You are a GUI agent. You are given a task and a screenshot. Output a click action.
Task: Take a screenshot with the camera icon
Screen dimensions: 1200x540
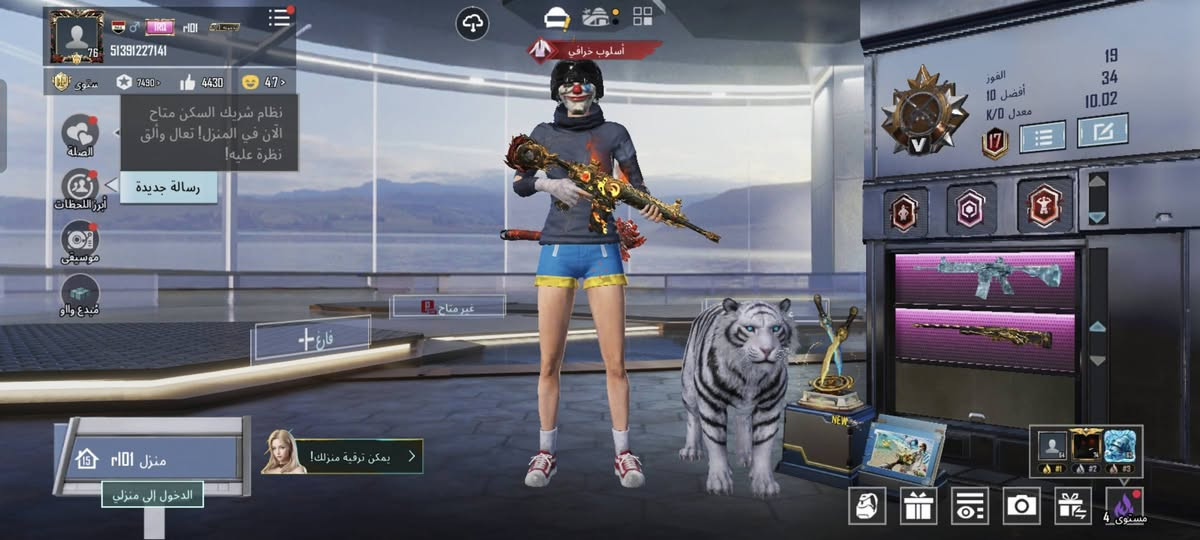coord(1021,506)
